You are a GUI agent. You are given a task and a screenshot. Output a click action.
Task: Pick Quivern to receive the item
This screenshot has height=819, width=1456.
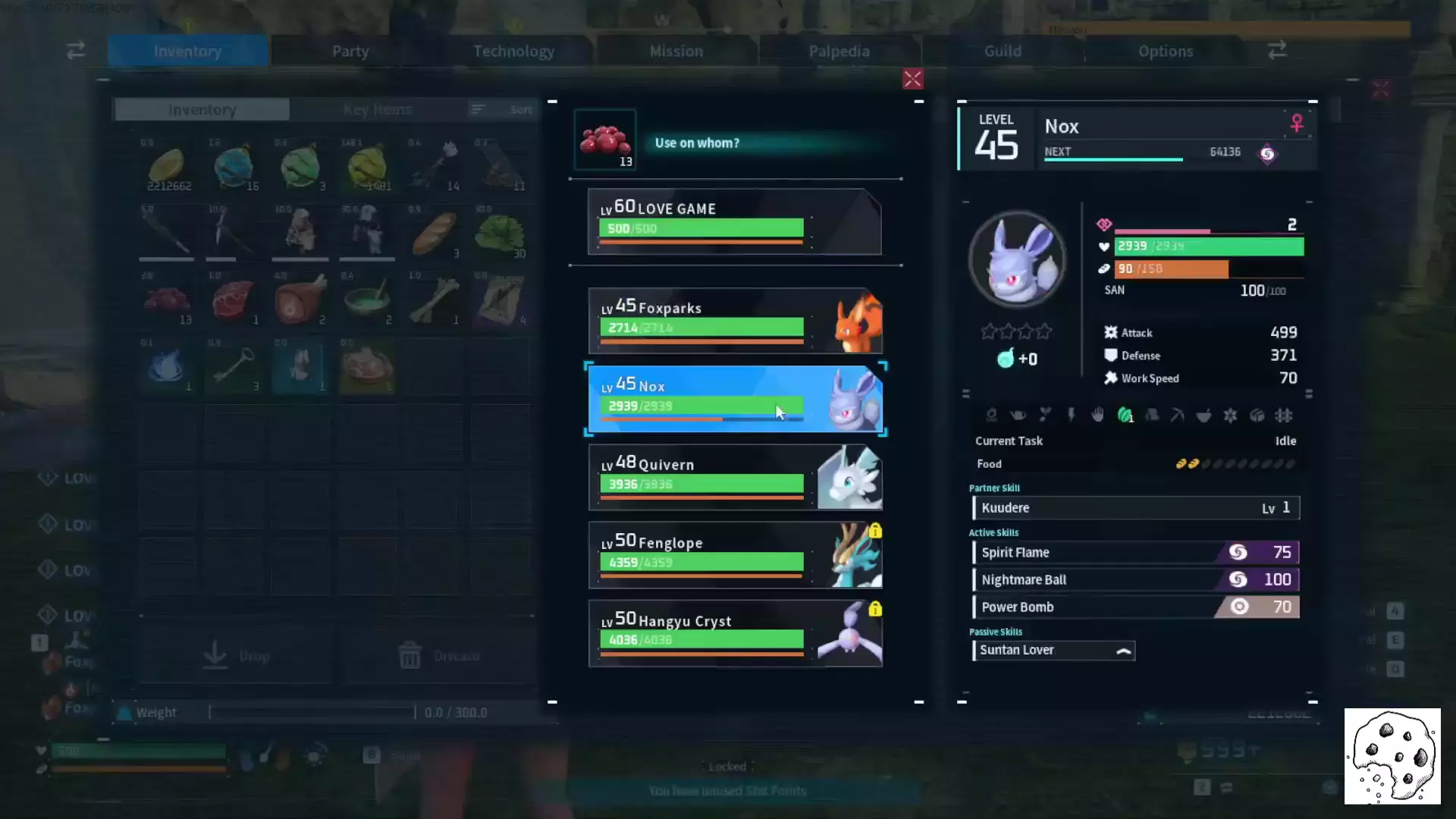pos(734,477)
